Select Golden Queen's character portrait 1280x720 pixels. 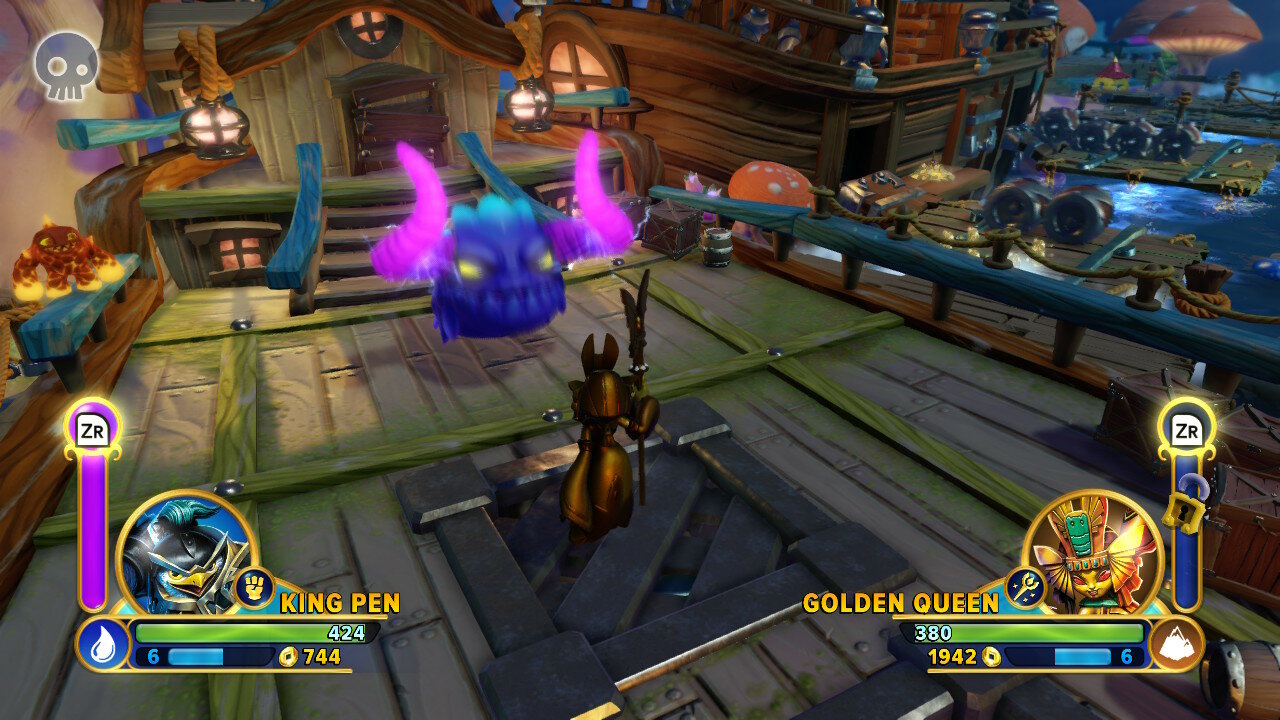(1094, 551)
